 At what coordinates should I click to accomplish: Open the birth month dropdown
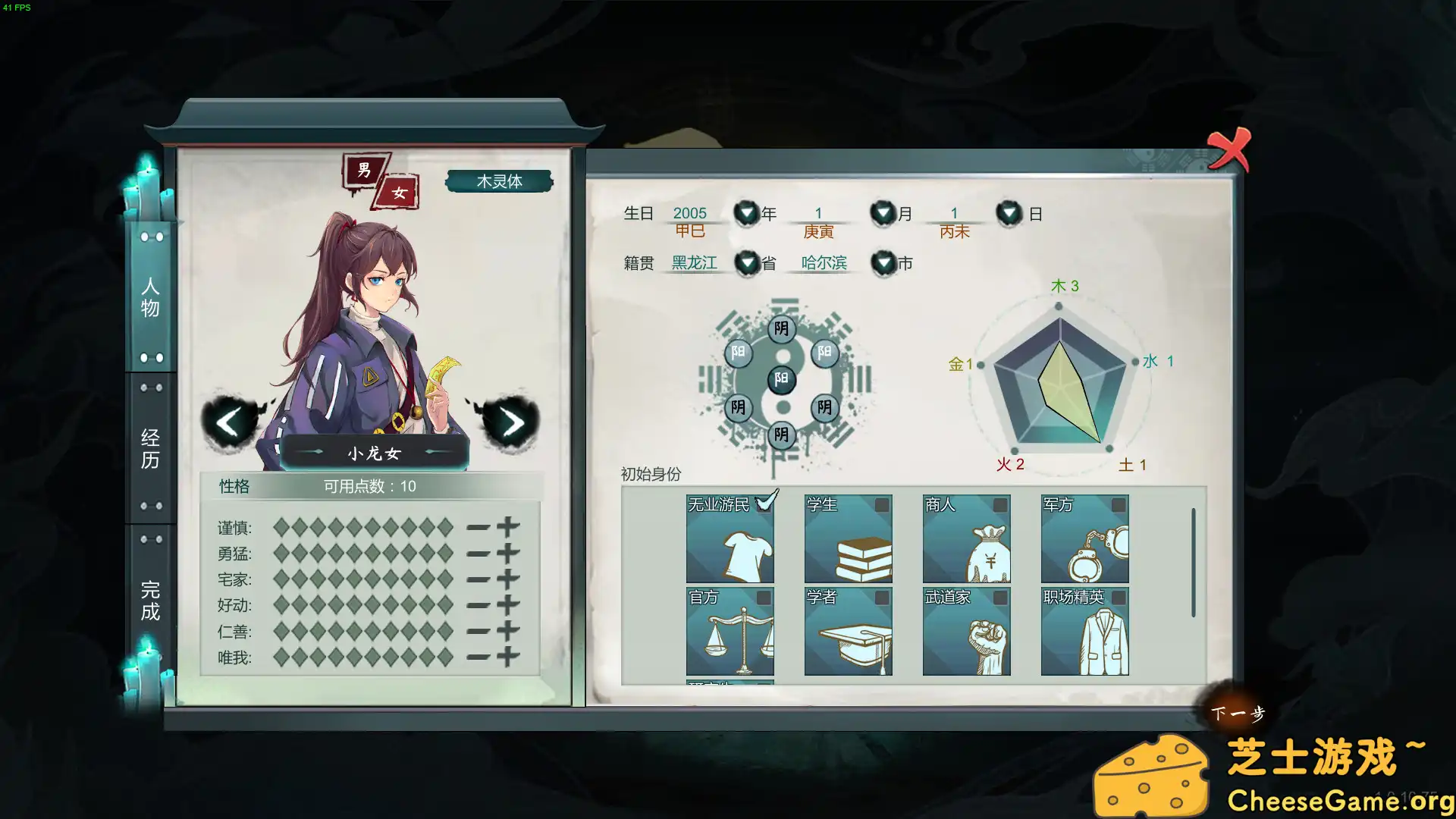pos(882,213)
